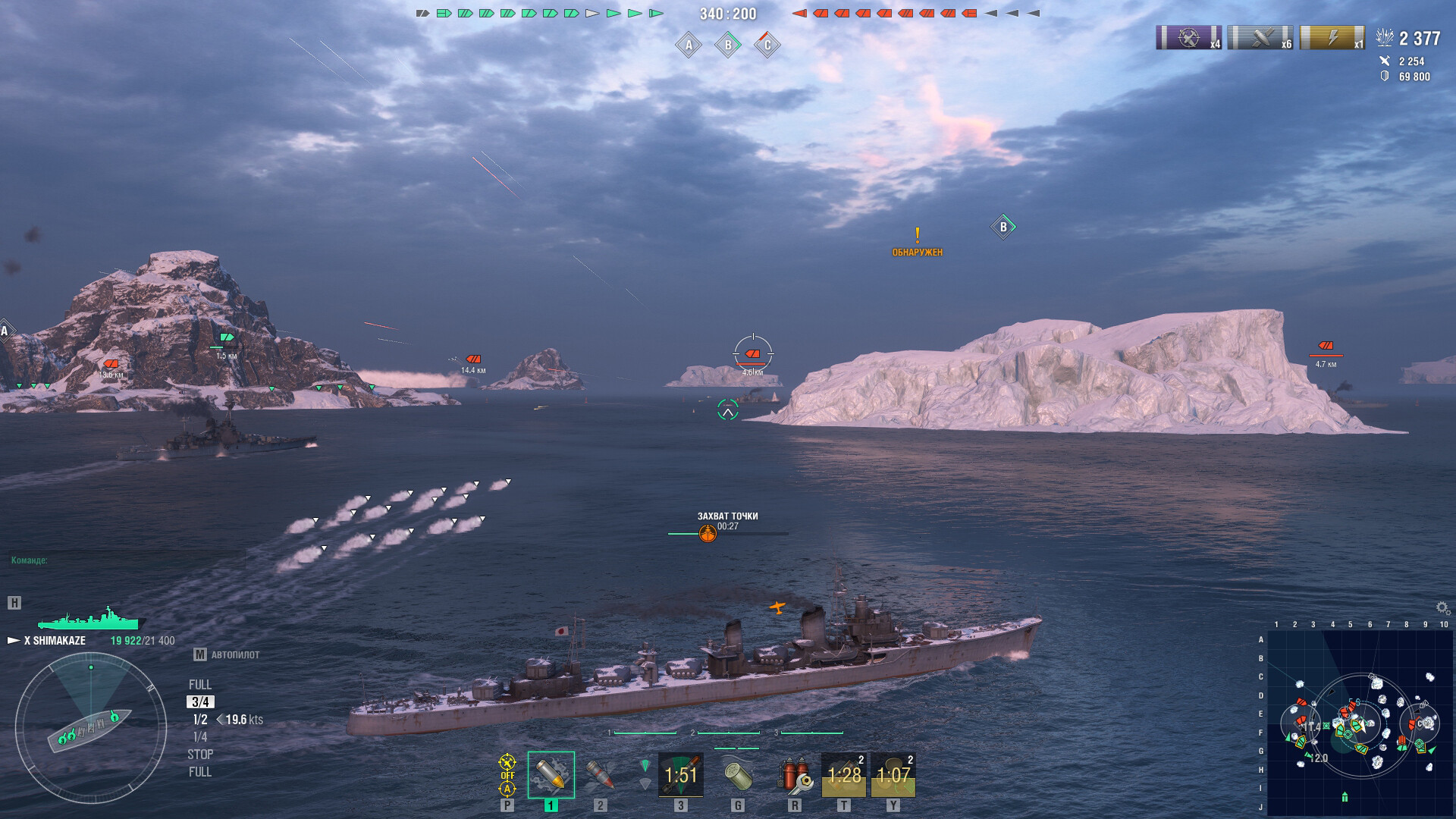
Task: Click the B capture point marker
Action: (1003, 225)
